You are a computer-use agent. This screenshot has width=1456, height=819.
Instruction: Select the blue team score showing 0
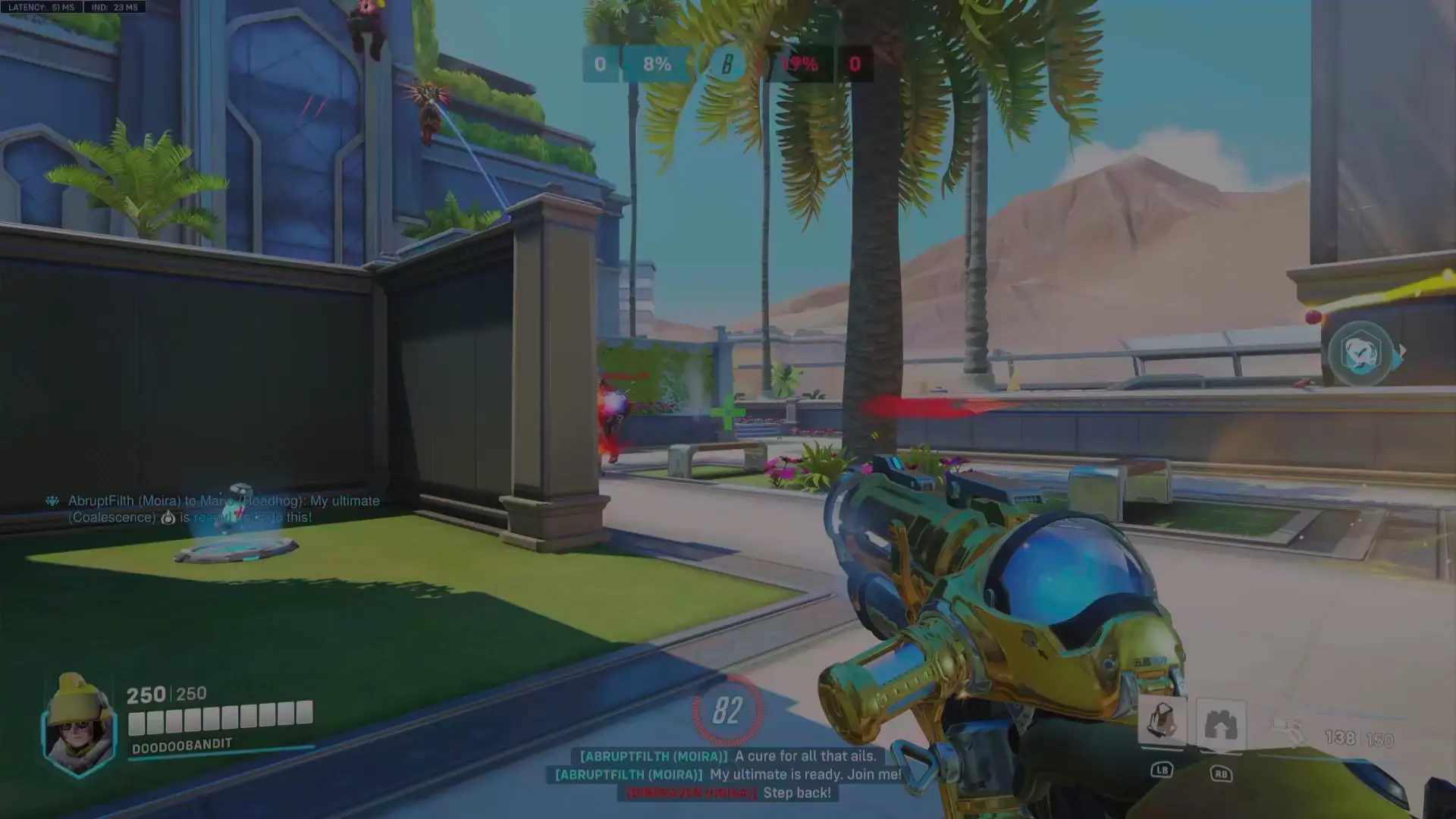point(599,64)
